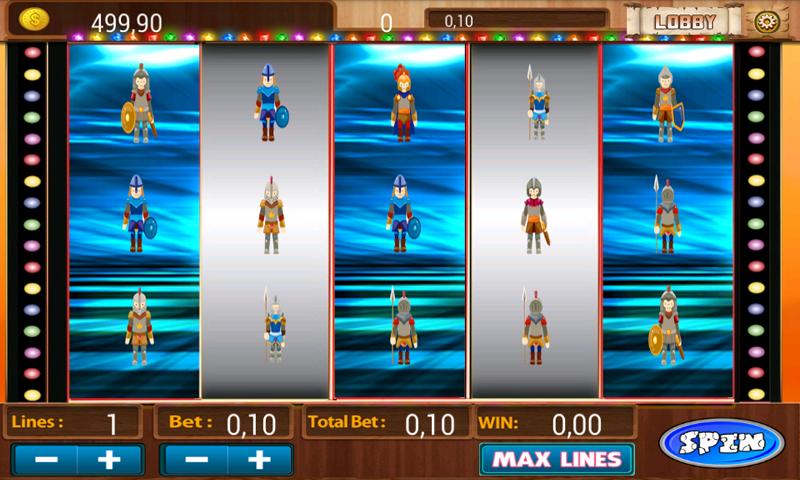The image size is (800, 480).
Task: Spin the slot reels
Action: pos(722,443)
